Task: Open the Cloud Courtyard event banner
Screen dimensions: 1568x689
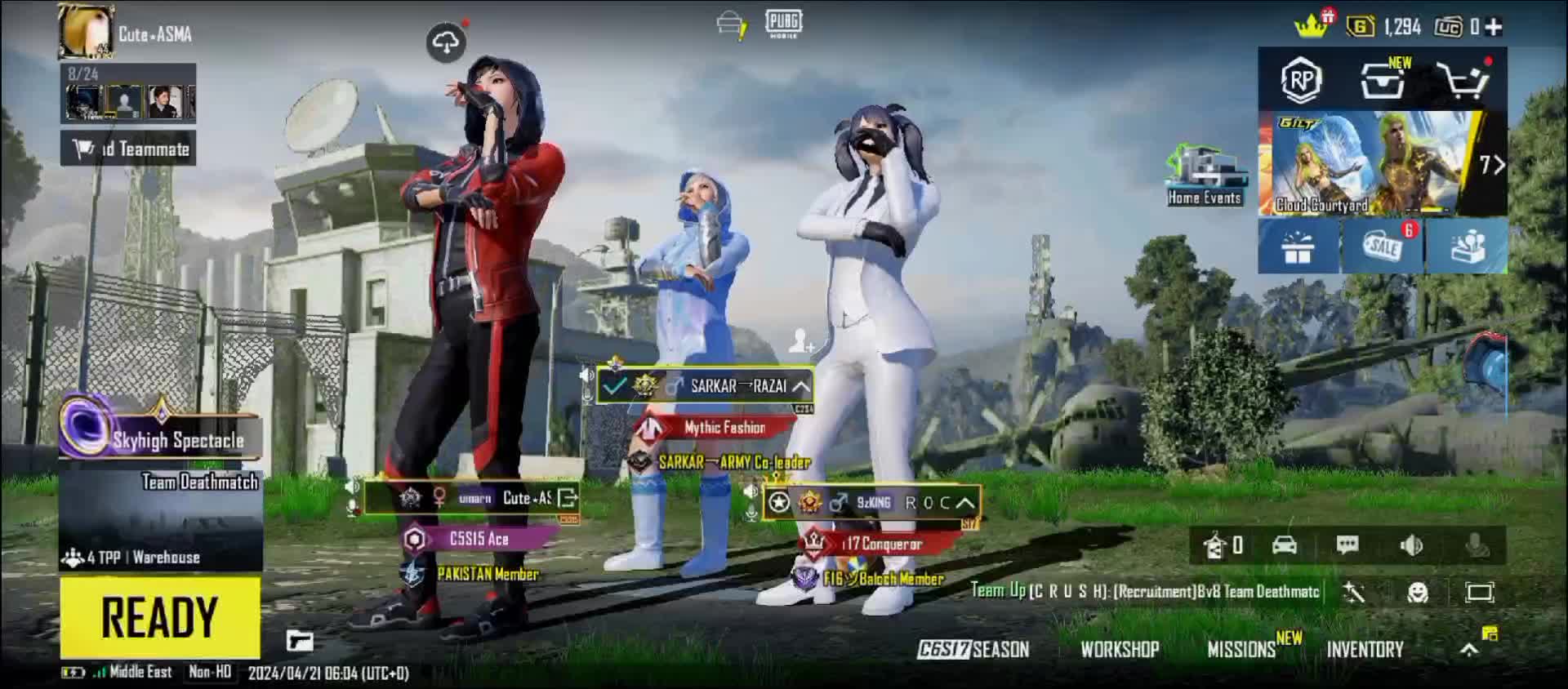Action: tap(1372, 163)
